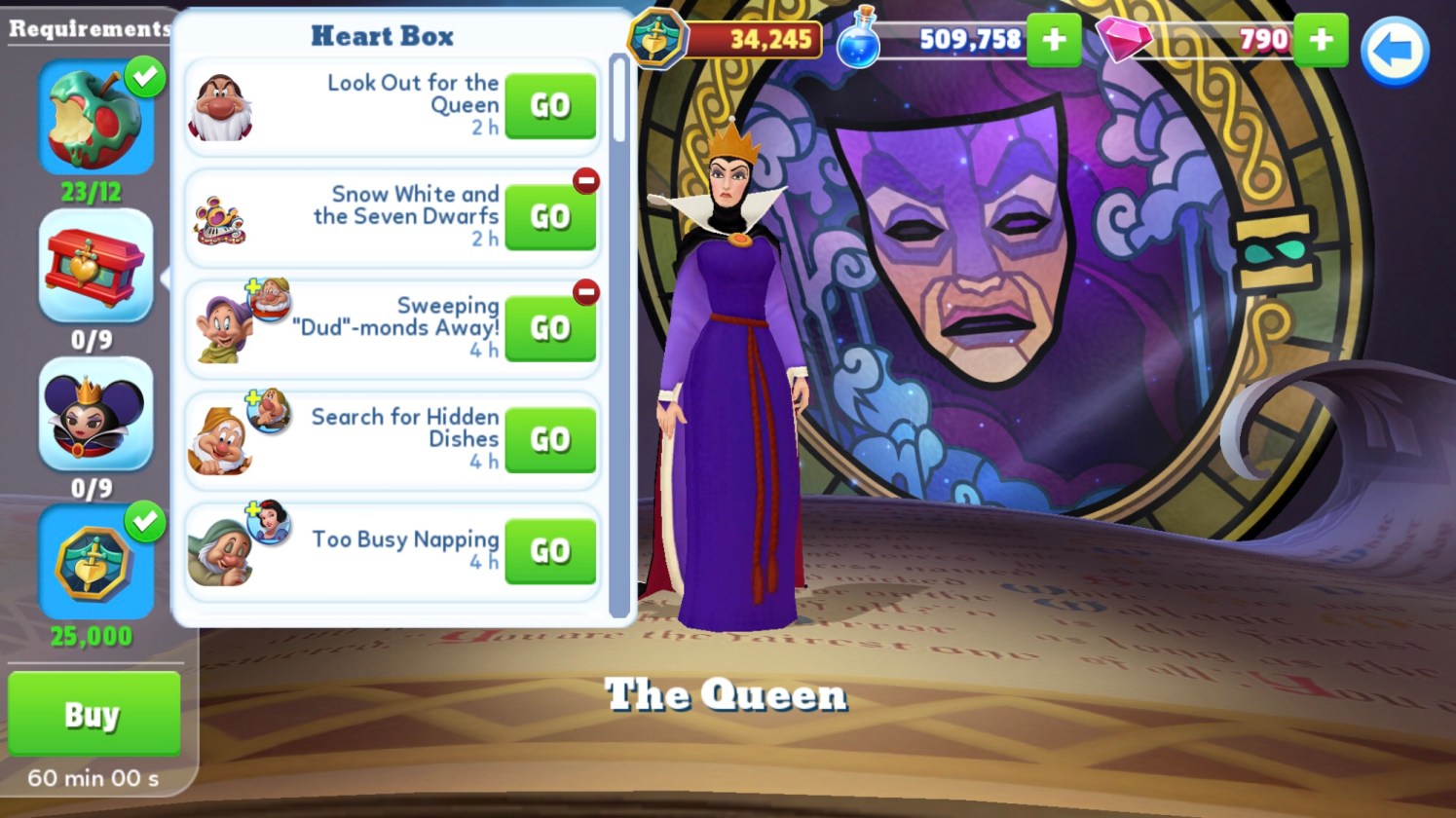Start Look Out for the Queen task

[x=549, y=105]
